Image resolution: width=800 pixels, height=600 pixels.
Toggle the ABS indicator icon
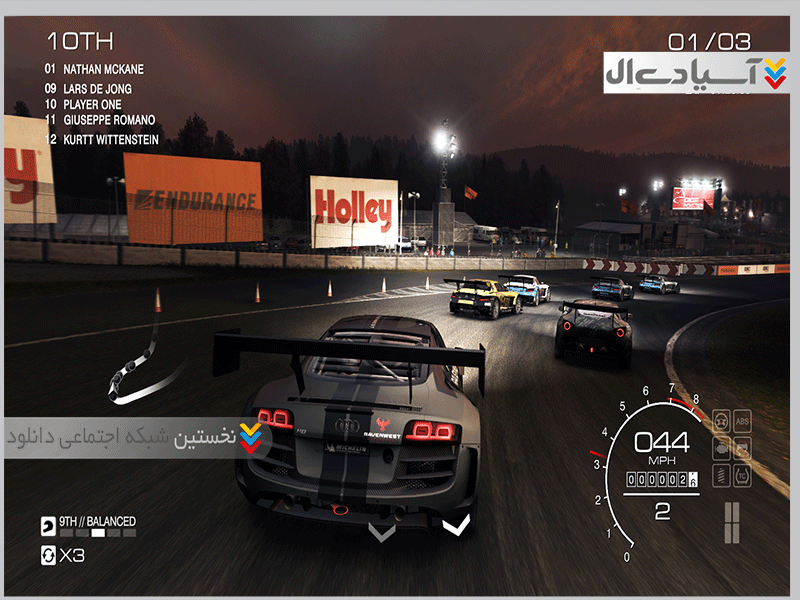pyautogui.click(x=743, y=419)
